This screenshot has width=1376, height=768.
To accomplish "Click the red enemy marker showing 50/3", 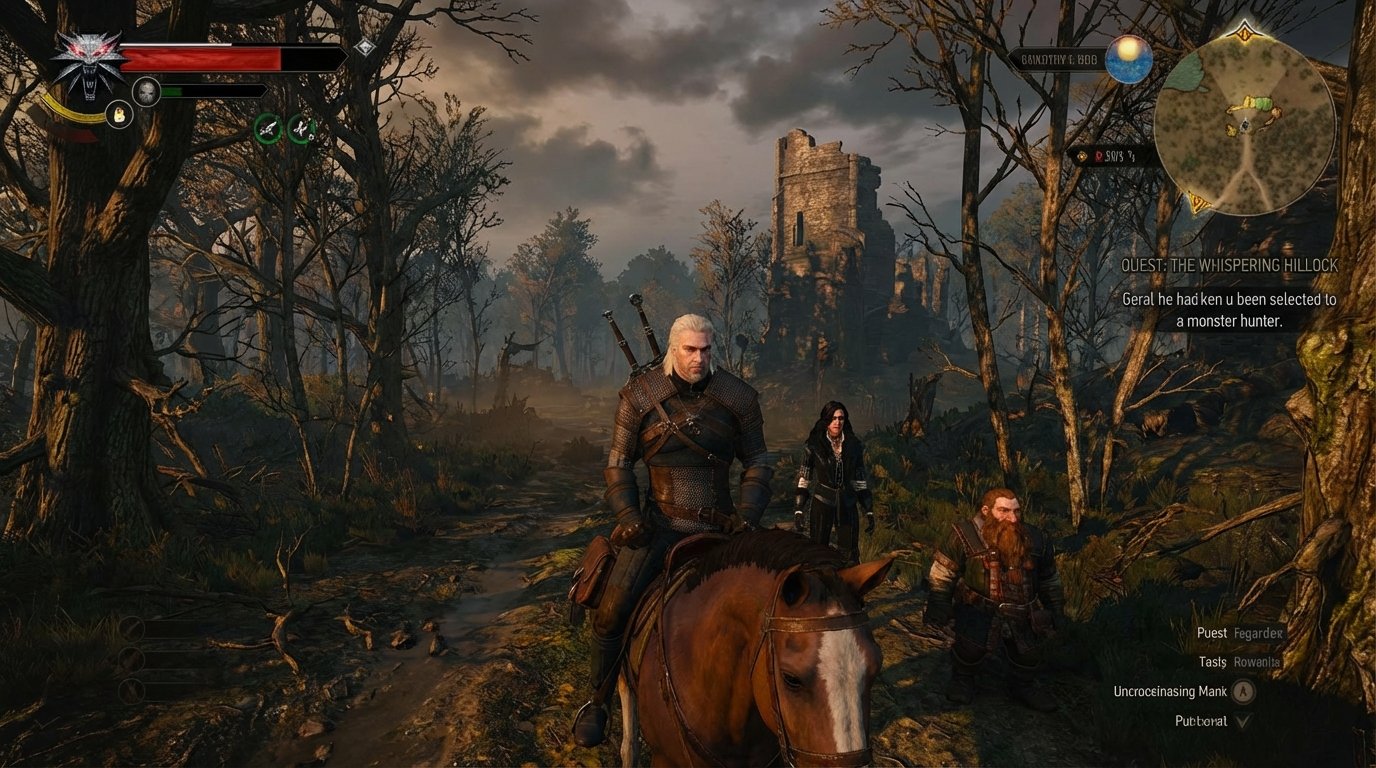I will pyautogui.click(x=1112, y=156).
